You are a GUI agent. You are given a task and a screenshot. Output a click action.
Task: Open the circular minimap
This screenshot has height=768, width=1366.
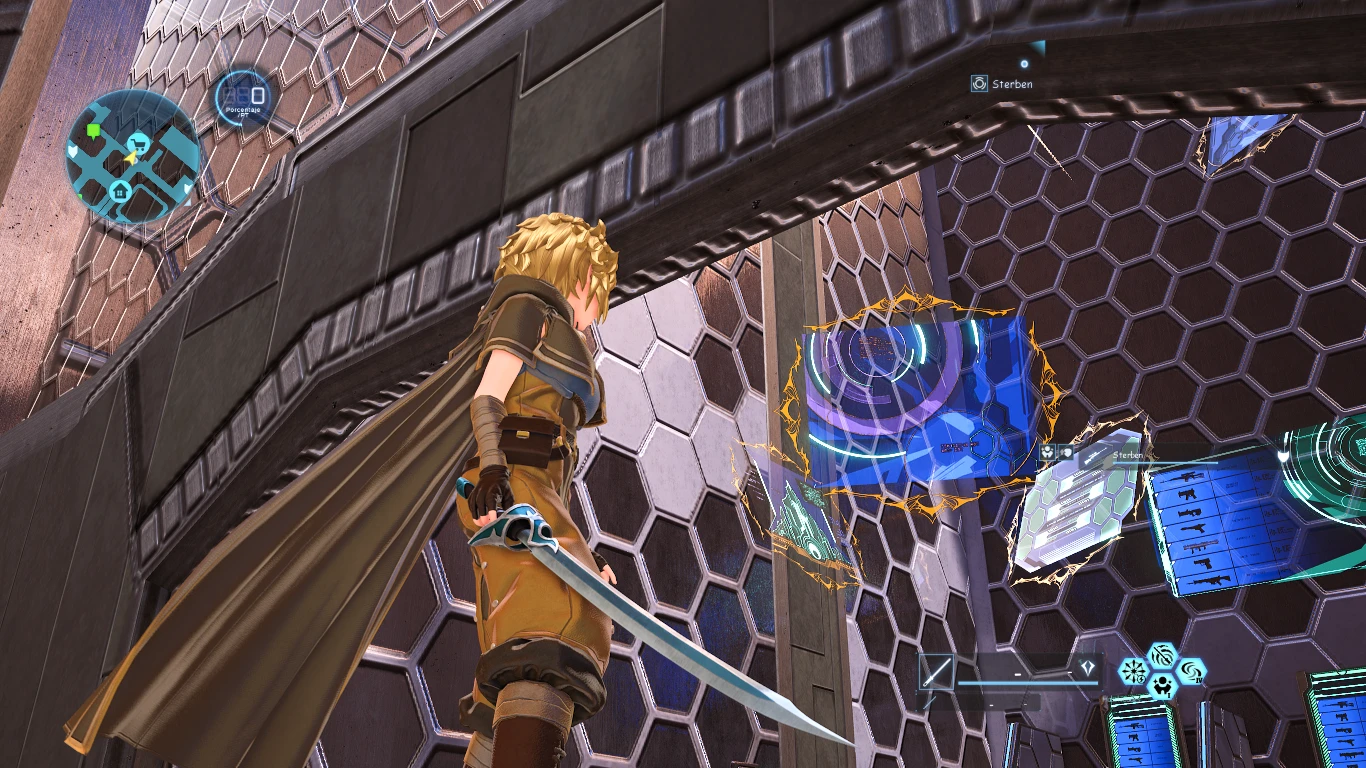point(132,155)
